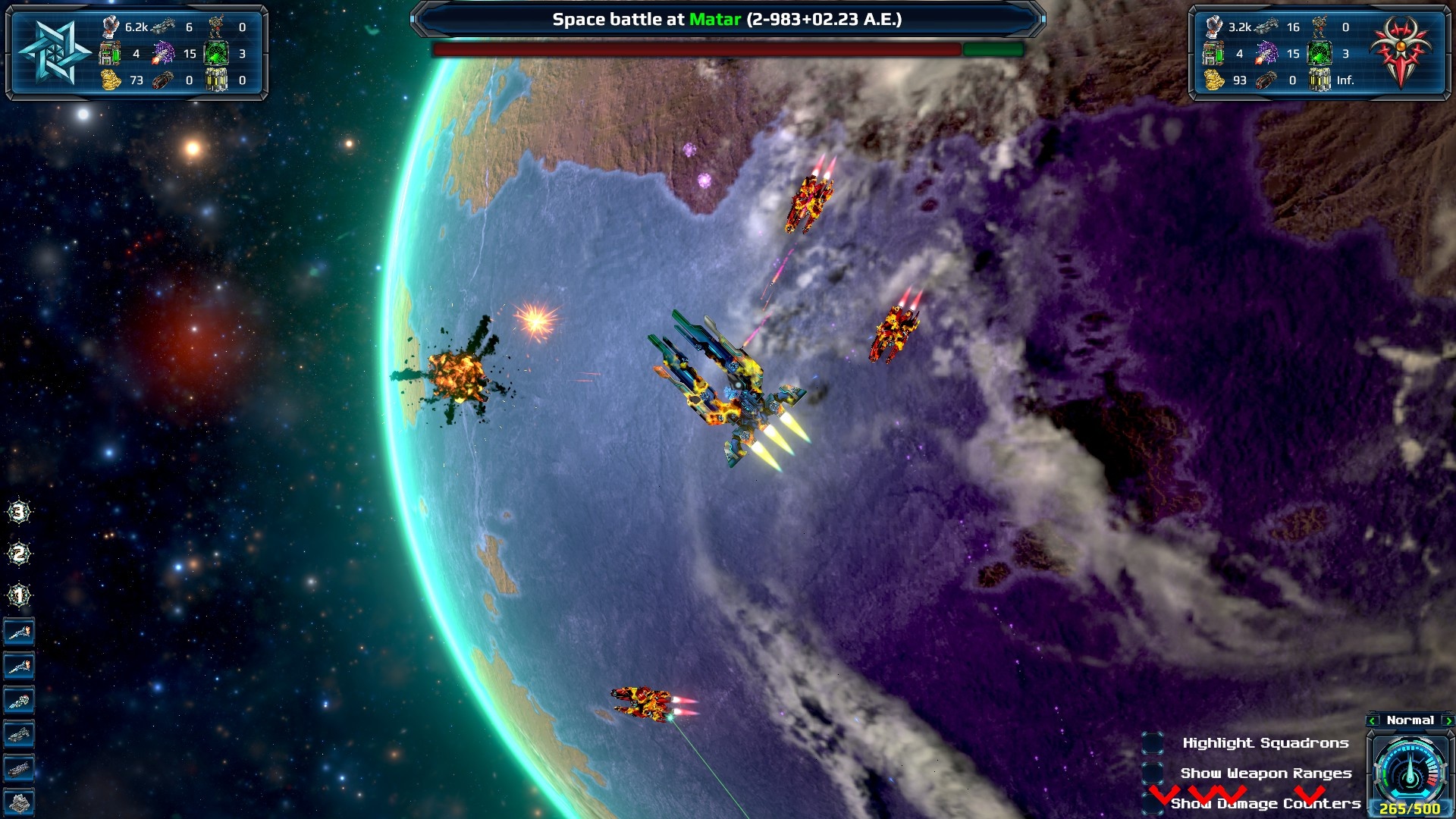Decrease battle speed with the left green arrow
Image resolution: width=1456 pixels, height=819 pixels.
(1373, 720)
